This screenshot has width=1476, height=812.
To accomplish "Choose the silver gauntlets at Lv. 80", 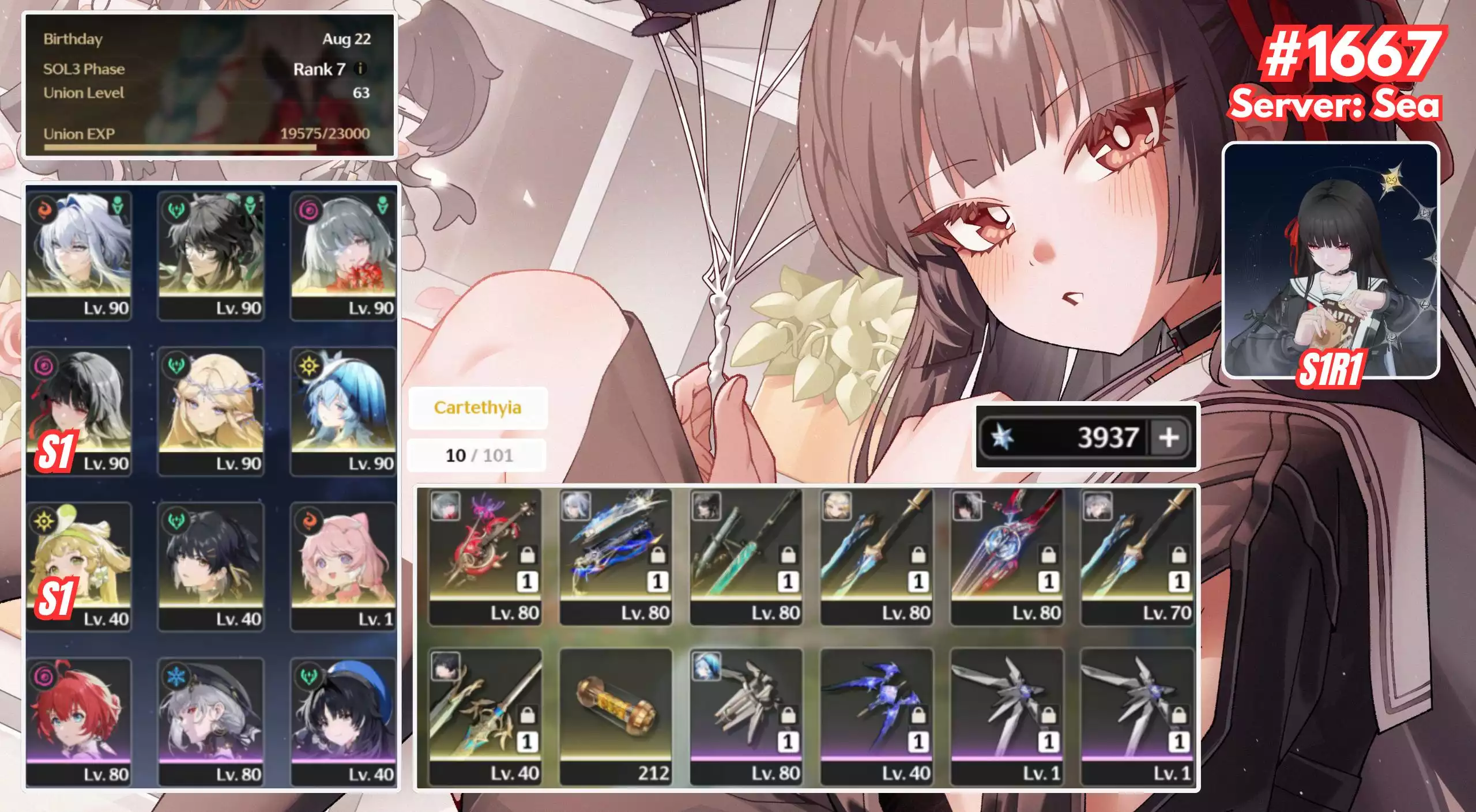I will 745,716.
